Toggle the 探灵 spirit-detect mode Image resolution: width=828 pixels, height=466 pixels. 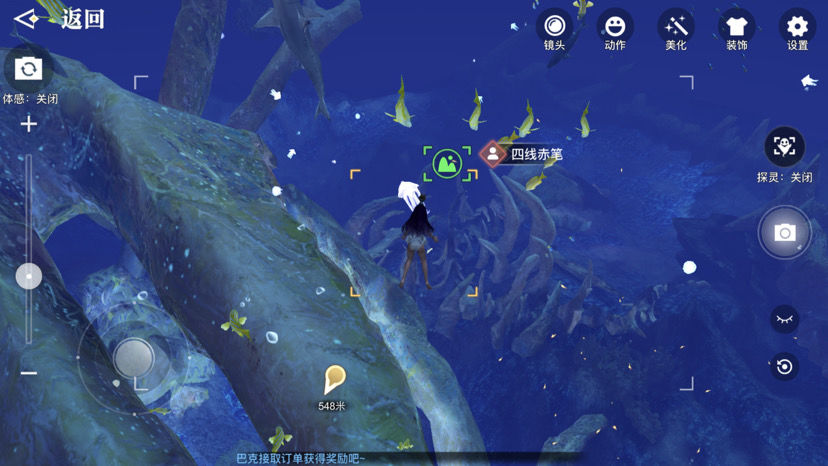point(785,147)
